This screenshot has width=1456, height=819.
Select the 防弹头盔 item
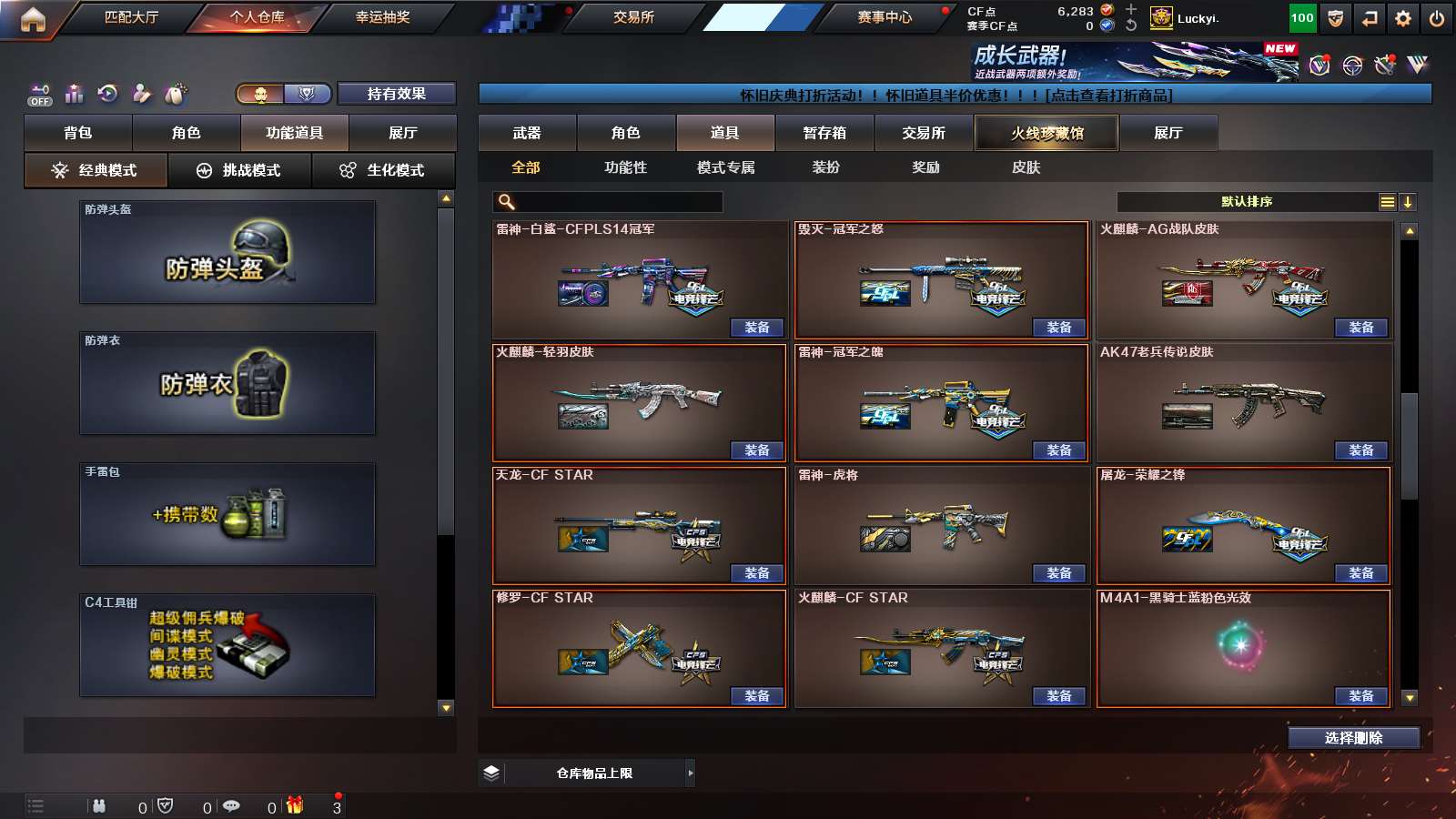pyautogui.click(x=227, y=252)
